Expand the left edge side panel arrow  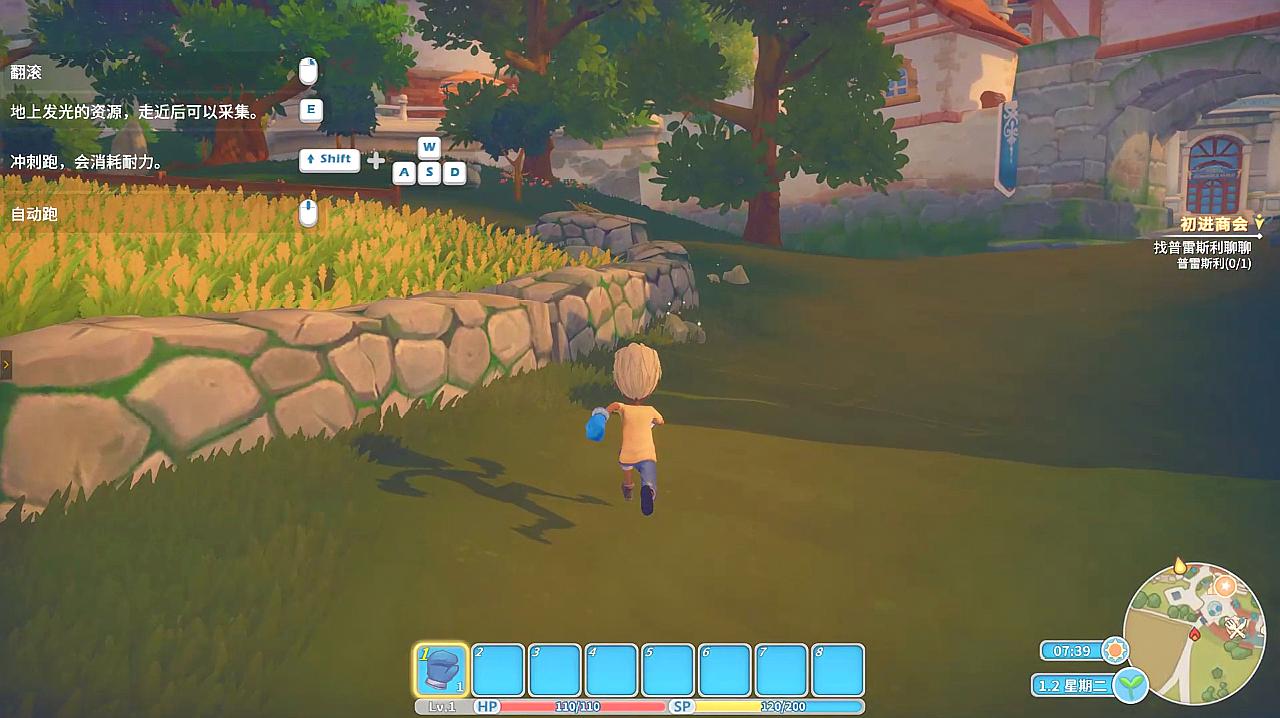(x=6, y=365)
